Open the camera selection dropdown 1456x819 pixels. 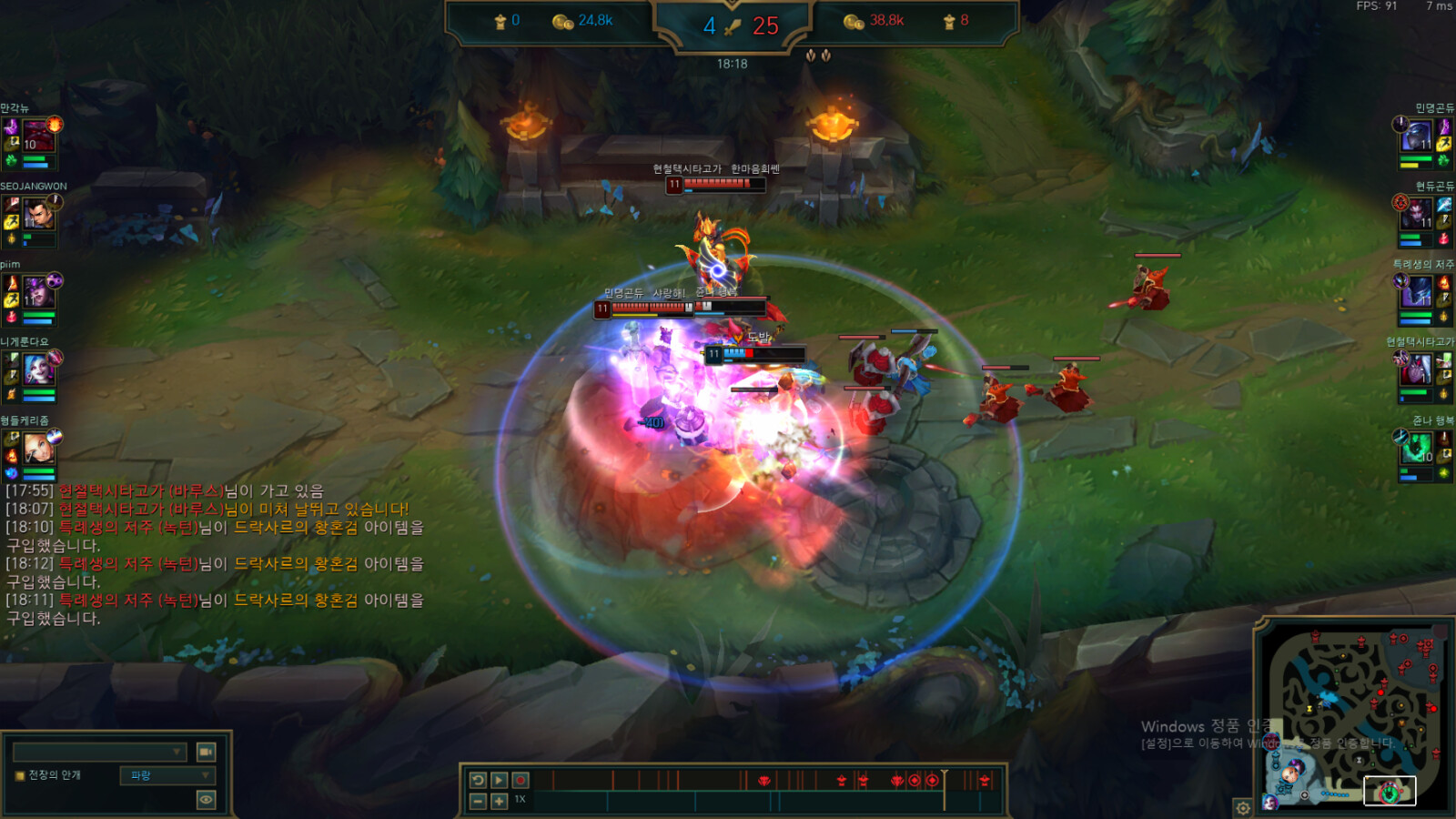pos(100,752)
